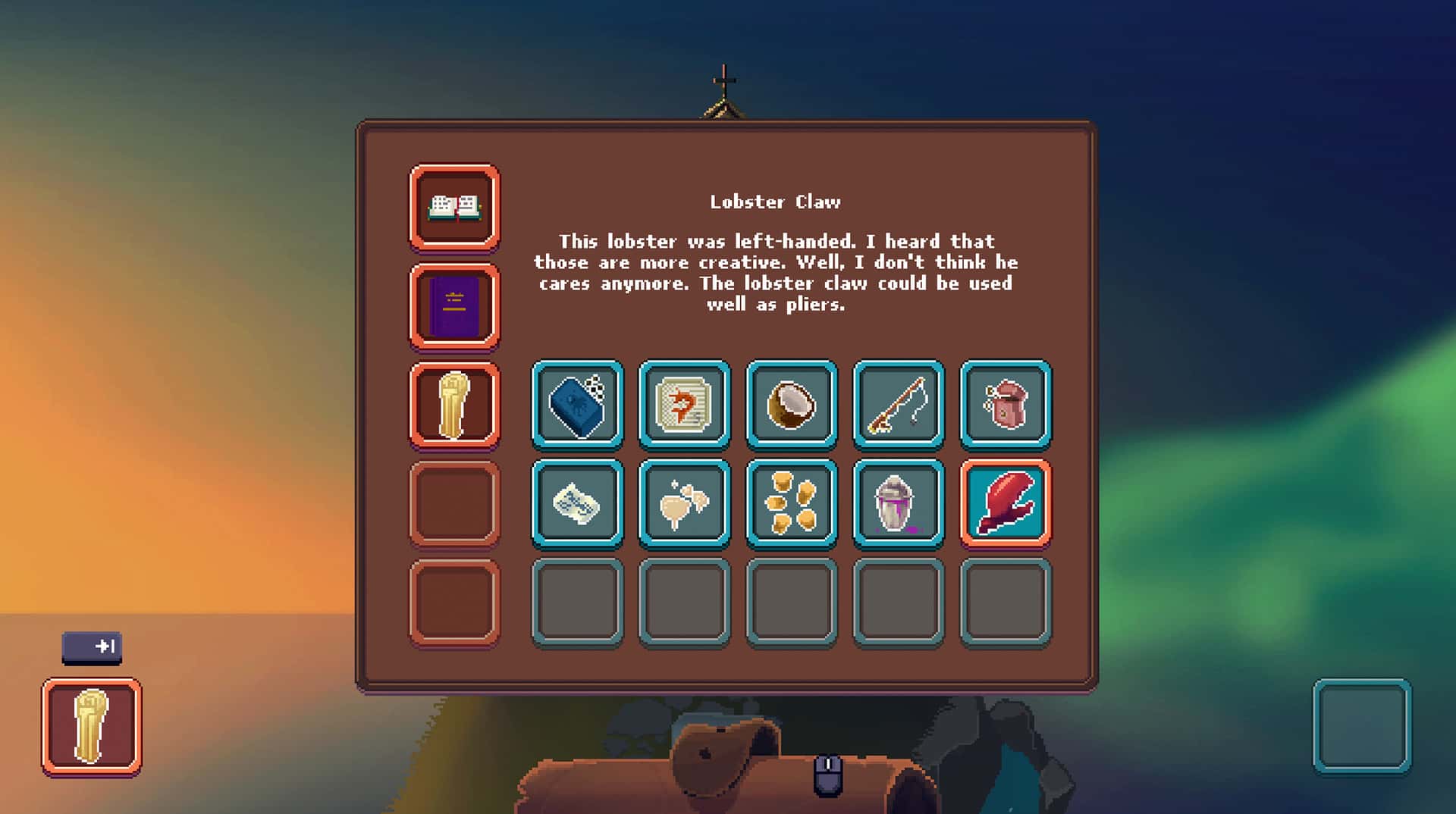Open the pink satchel item
Image resolution: width=1456 pixels, height=814 pixels.
coord(1005,404)
